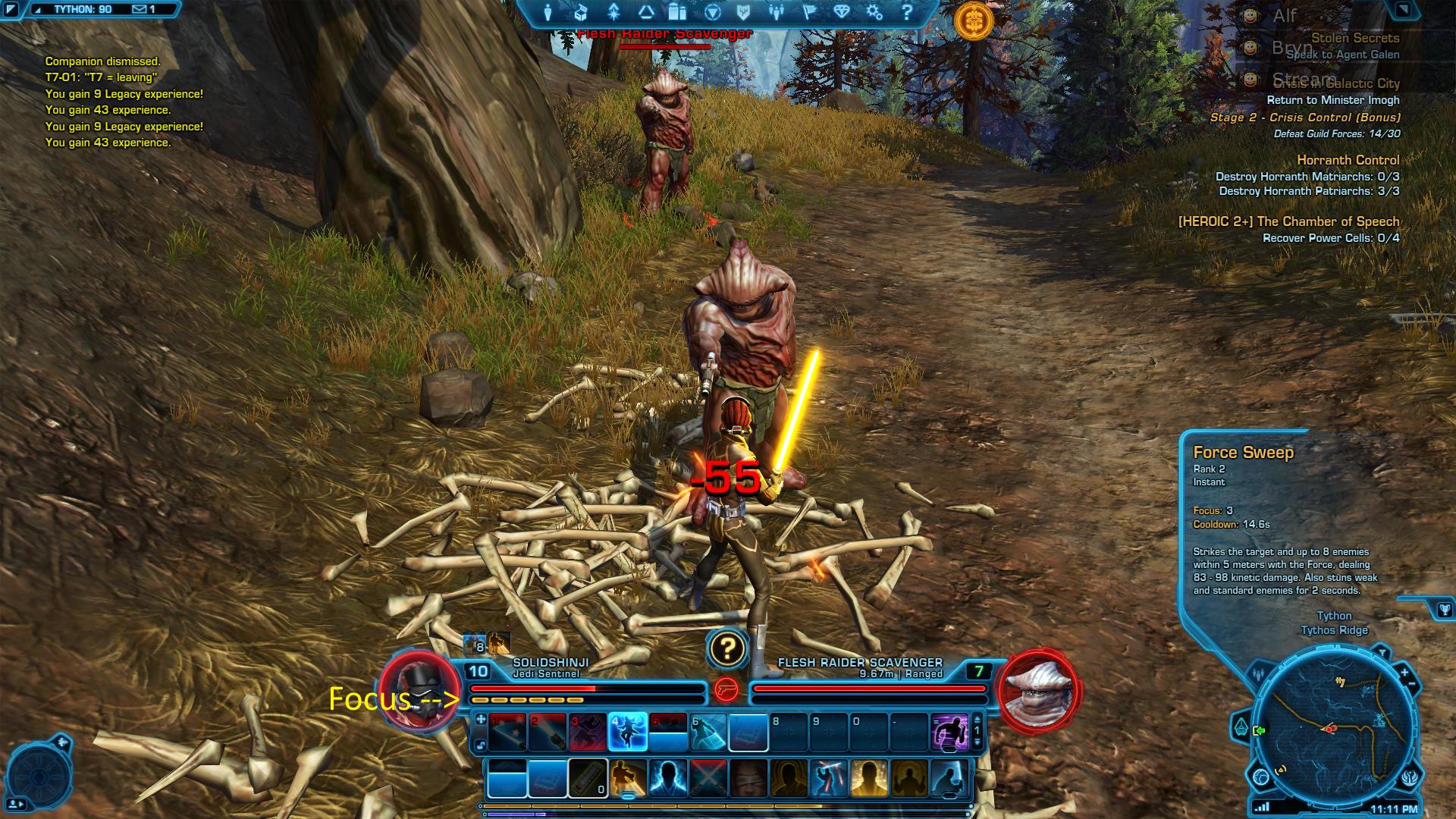Open the gear-shaped preferences icon
Screen dimensions: 1456x819
(874, 13)
